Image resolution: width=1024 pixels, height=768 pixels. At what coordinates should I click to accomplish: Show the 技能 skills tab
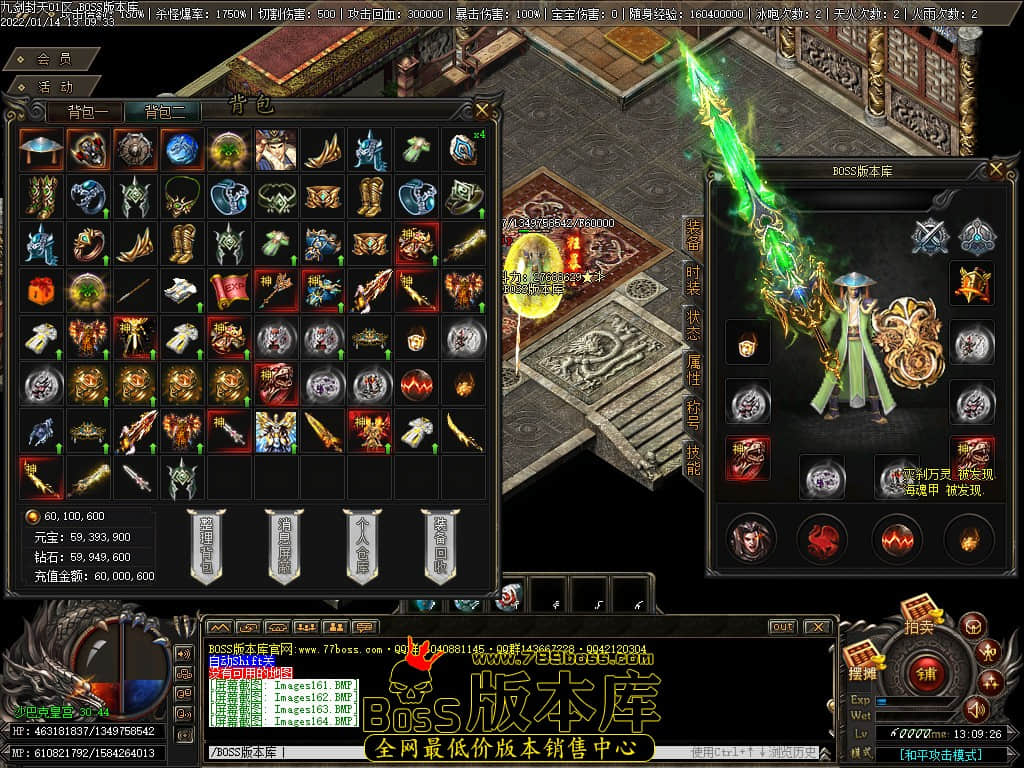point(693,460)
